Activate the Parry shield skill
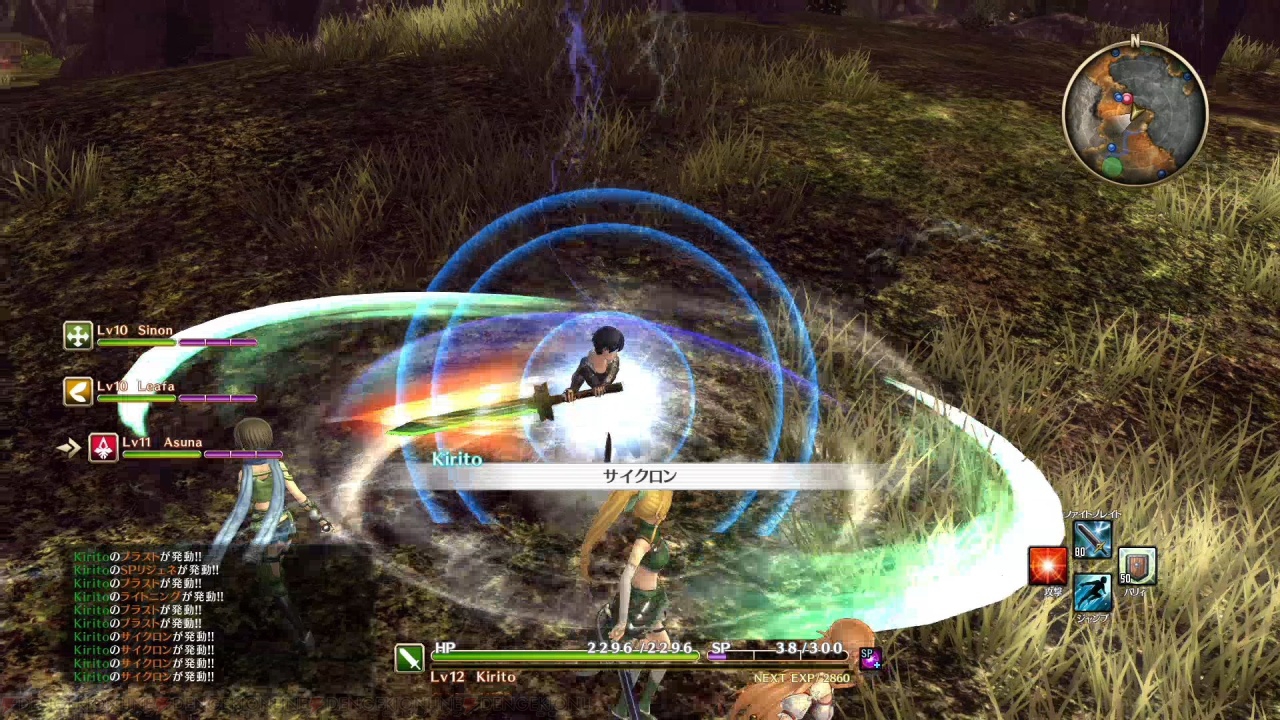 tap(1137, 566)
